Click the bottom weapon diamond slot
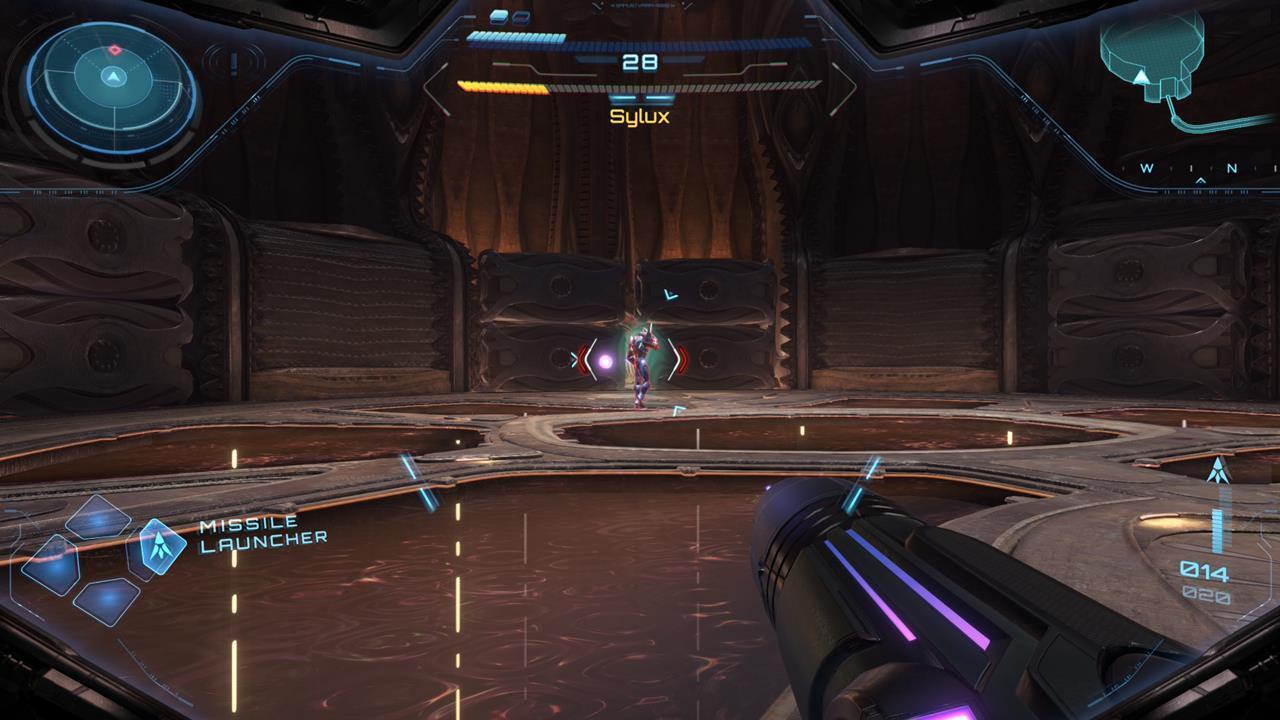 point(106,602)
